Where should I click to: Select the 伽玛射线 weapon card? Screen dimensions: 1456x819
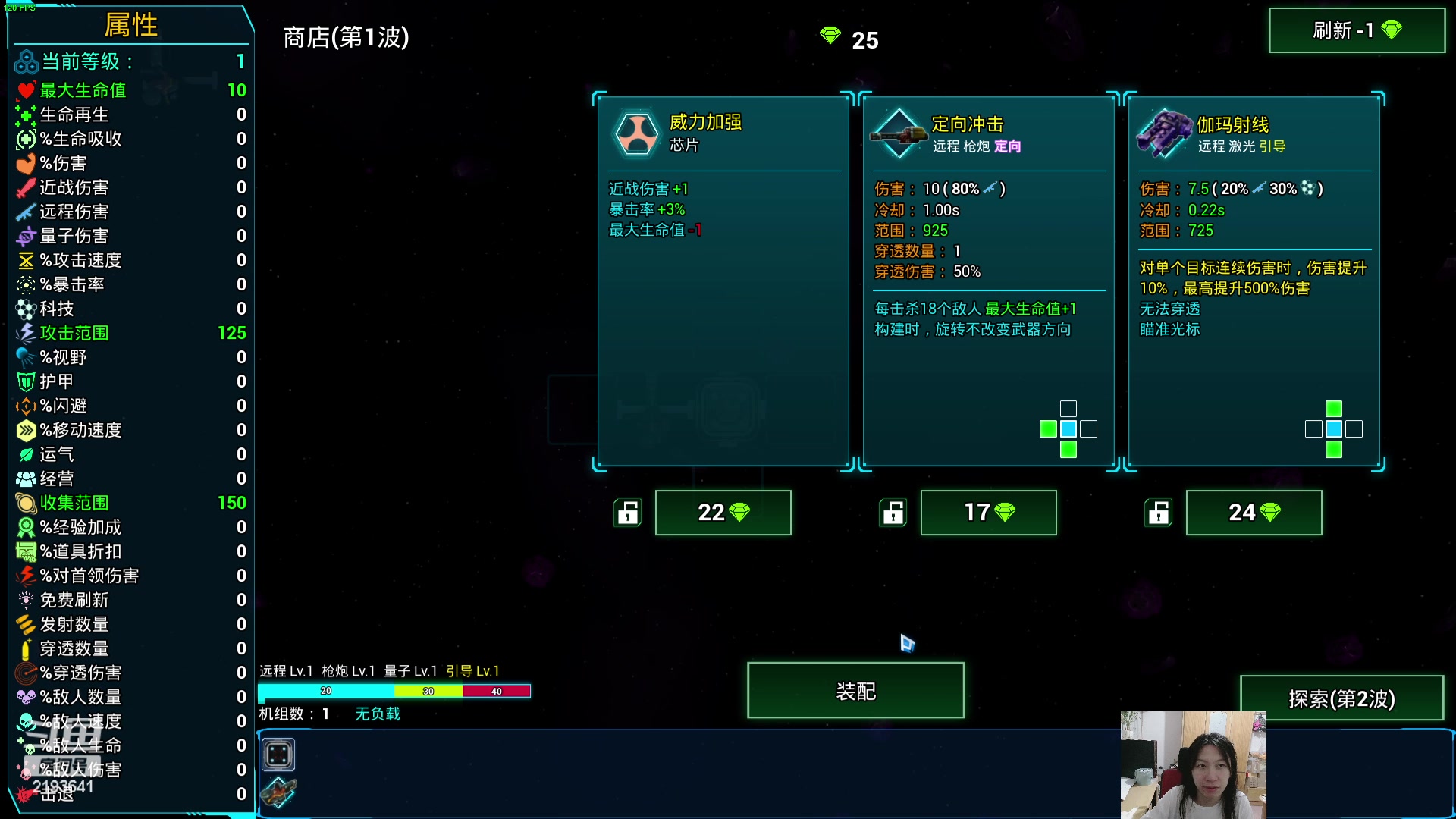click(x=1254, y=281)
